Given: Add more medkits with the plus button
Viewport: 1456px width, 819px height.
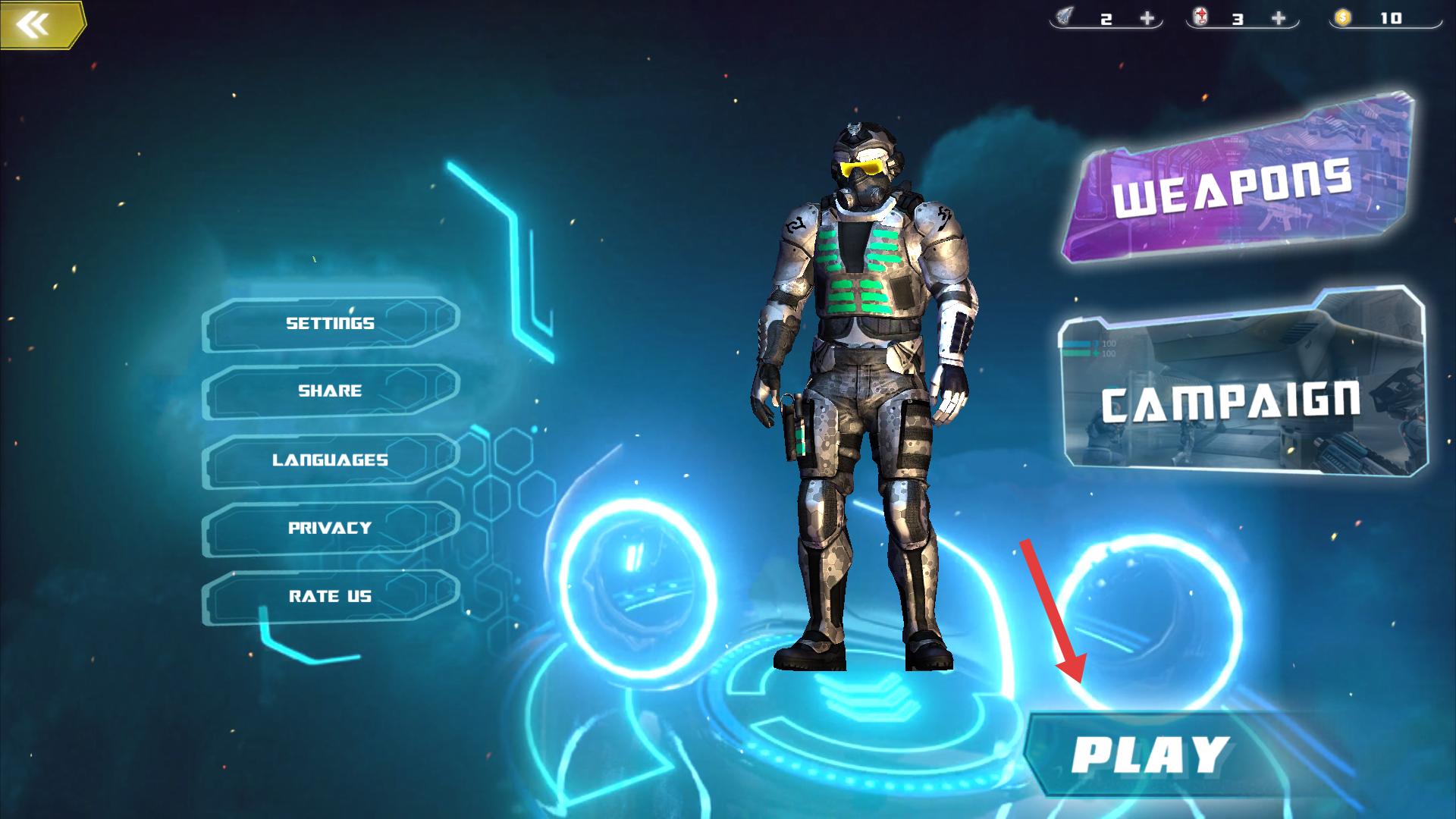Looking at the screenshot, I should (1279, 18).
